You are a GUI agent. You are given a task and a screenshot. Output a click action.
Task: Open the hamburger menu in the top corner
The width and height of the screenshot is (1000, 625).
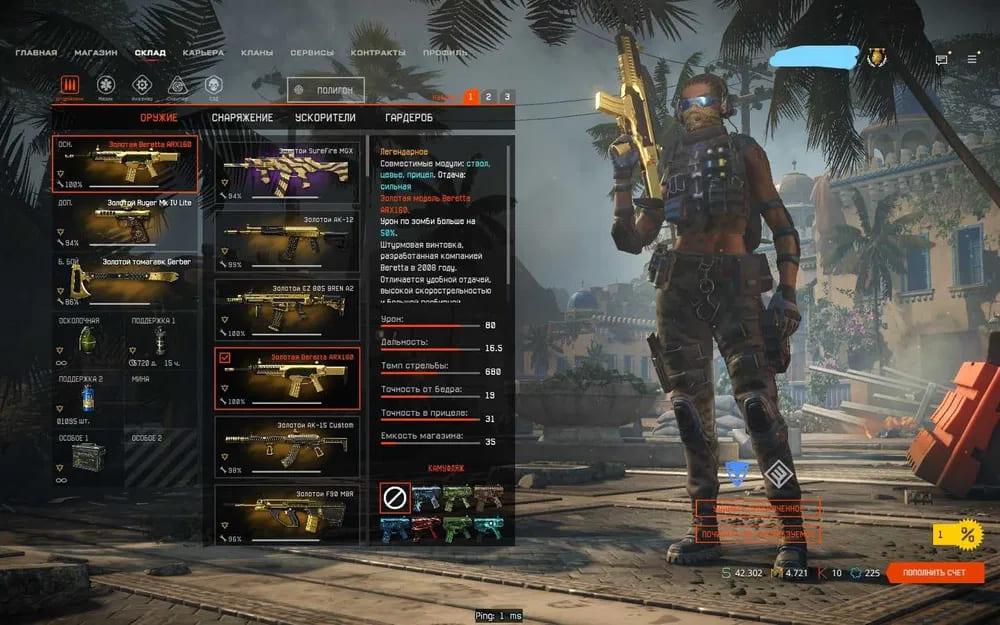(x=971, y=59)
